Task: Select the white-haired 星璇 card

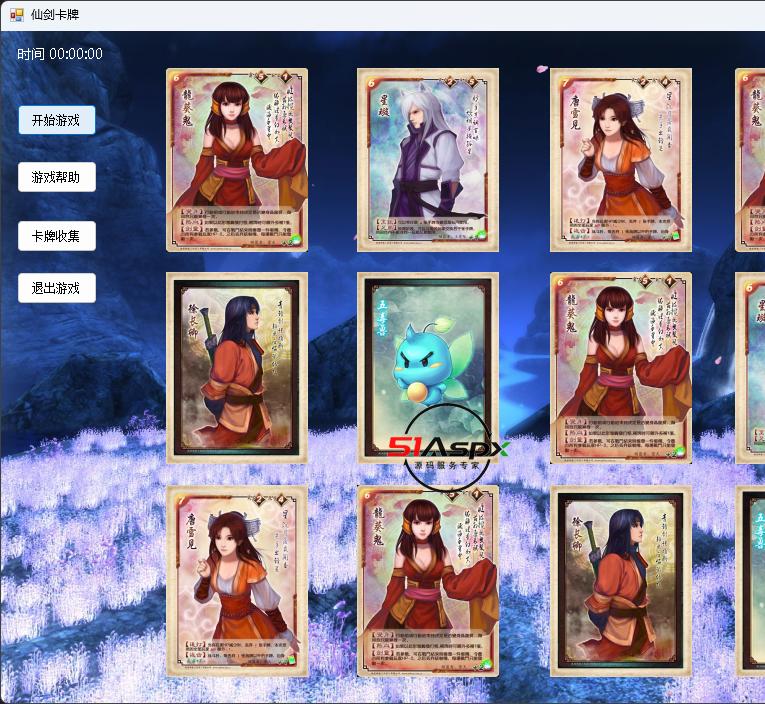Action: point(427,159)
